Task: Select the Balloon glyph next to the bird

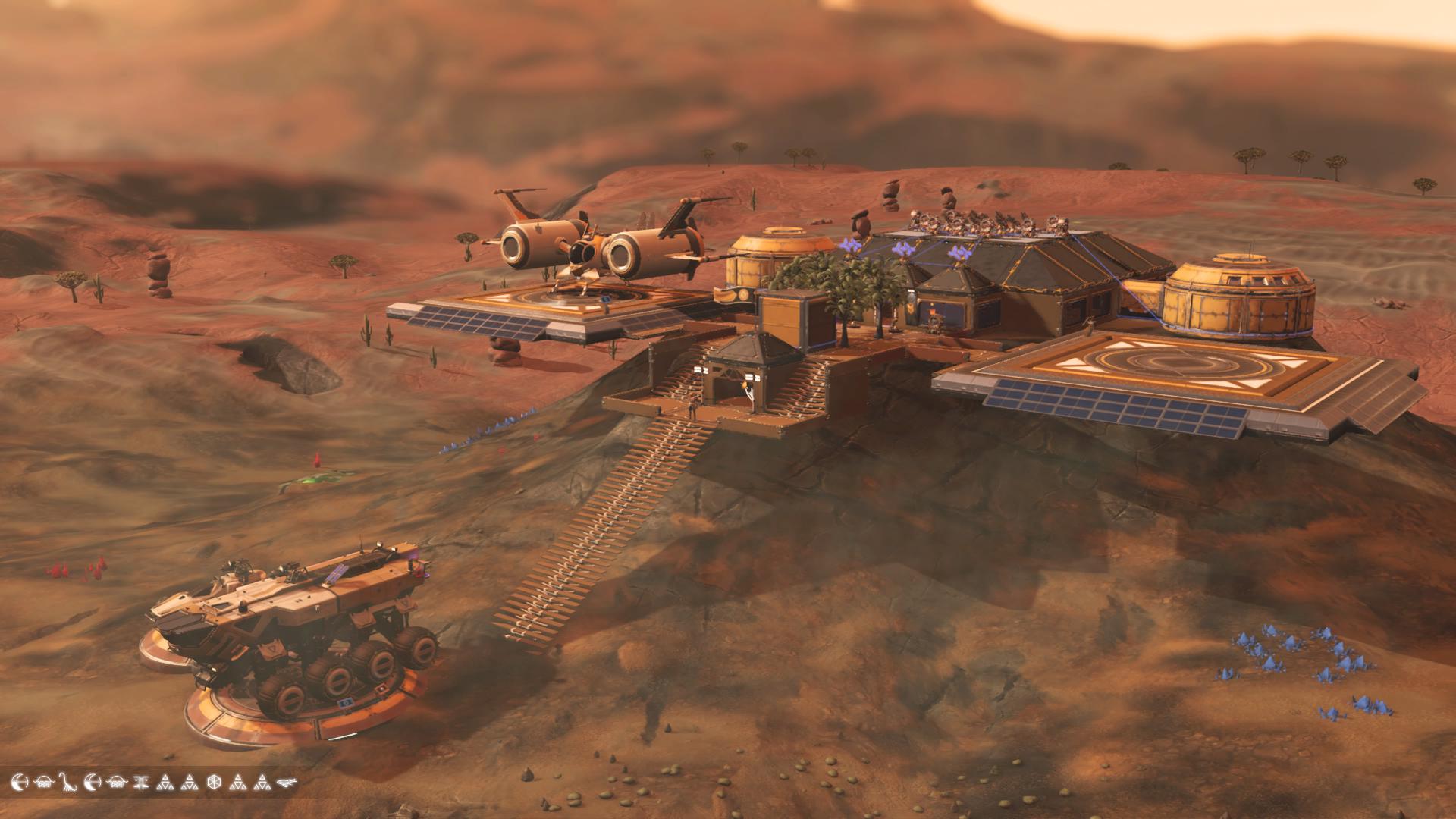Action: (x=45, y=783)
